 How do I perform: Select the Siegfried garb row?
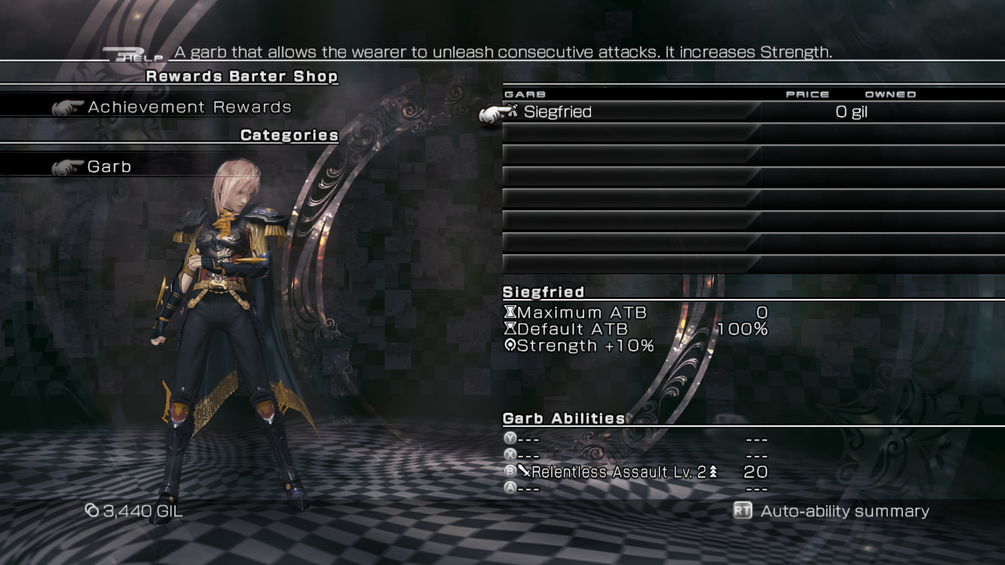tap(558, 112)
